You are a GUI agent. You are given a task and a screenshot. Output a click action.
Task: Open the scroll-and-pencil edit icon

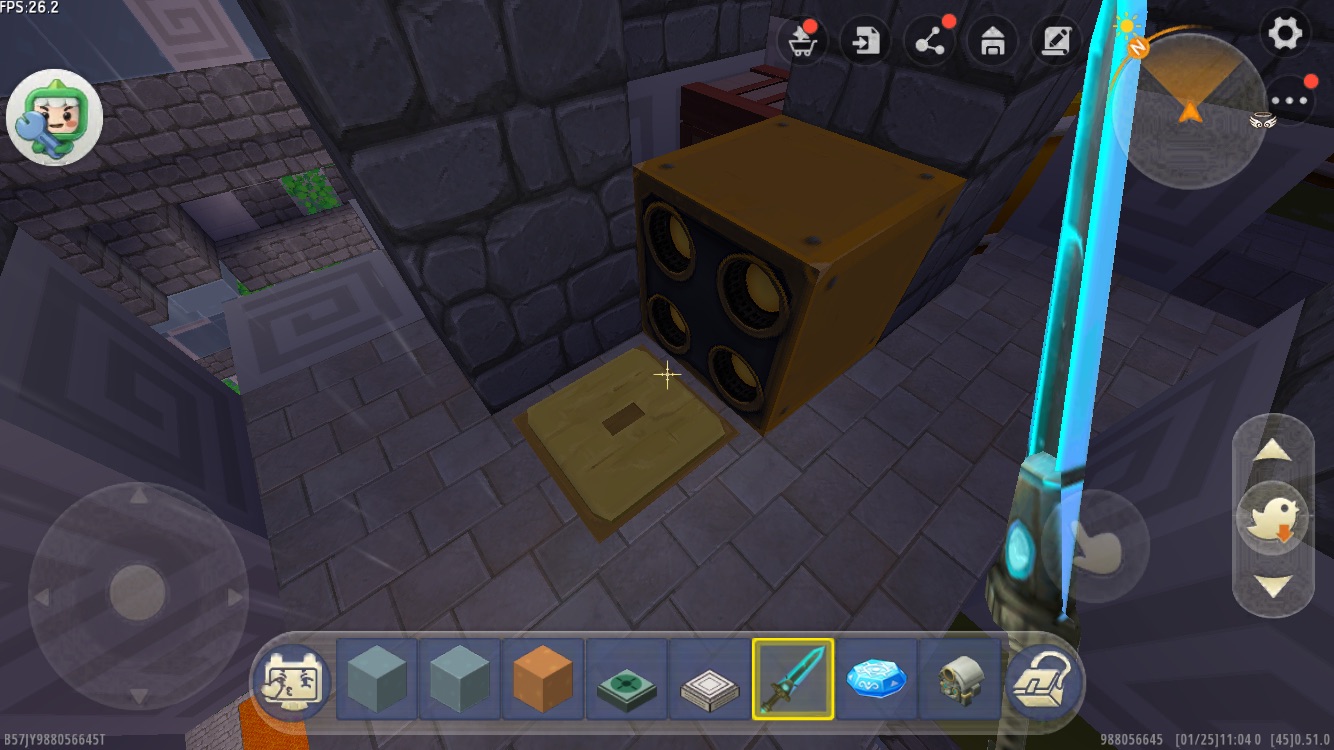pyautogui.click(x=1056, y=42)
